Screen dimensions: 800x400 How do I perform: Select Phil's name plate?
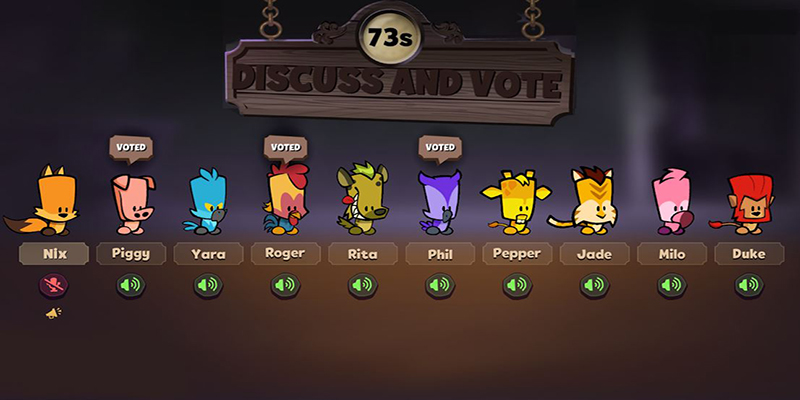(x=440, y=254)
